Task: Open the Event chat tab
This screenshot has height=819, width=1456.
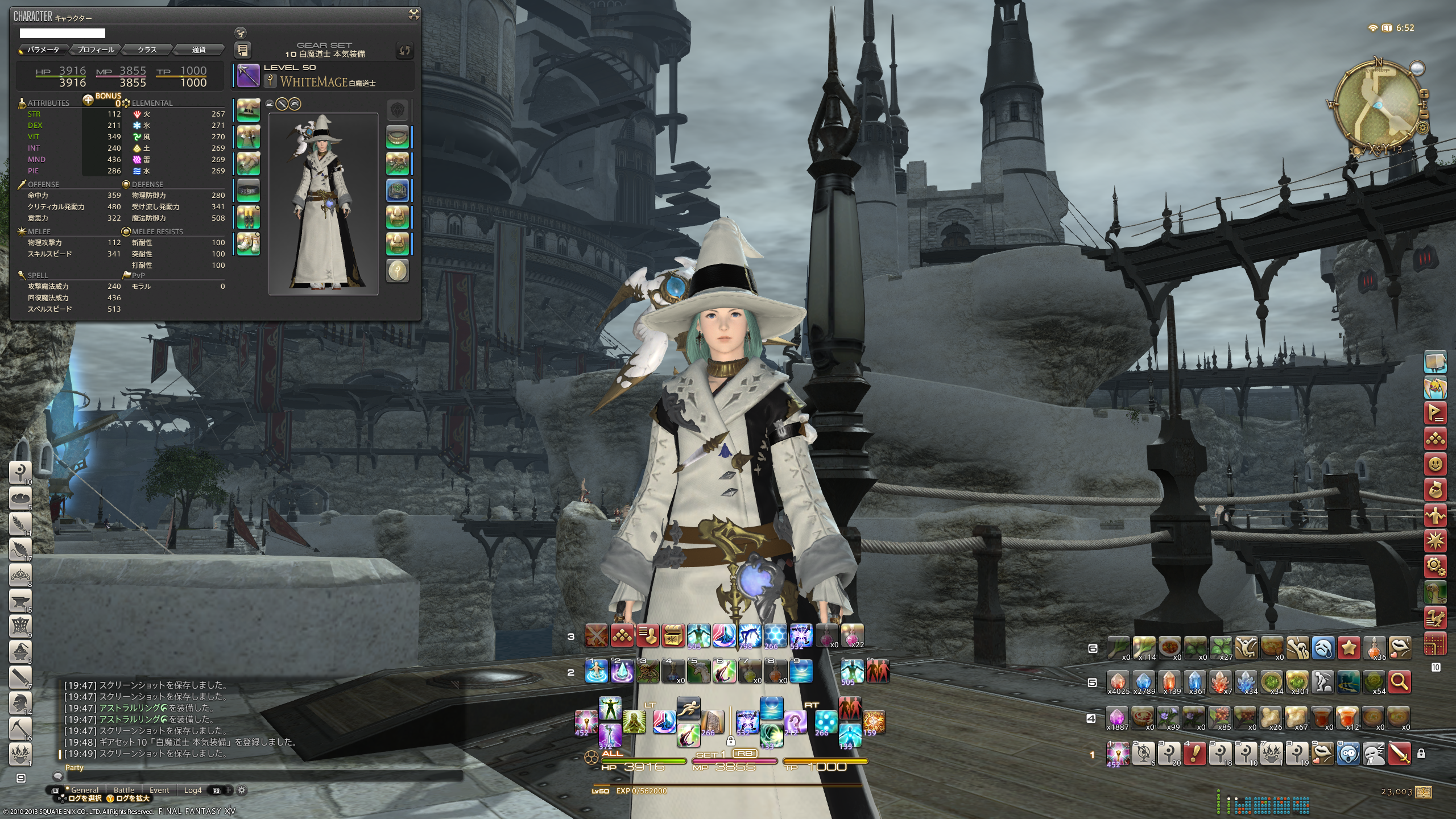Action: click(159, 790)
